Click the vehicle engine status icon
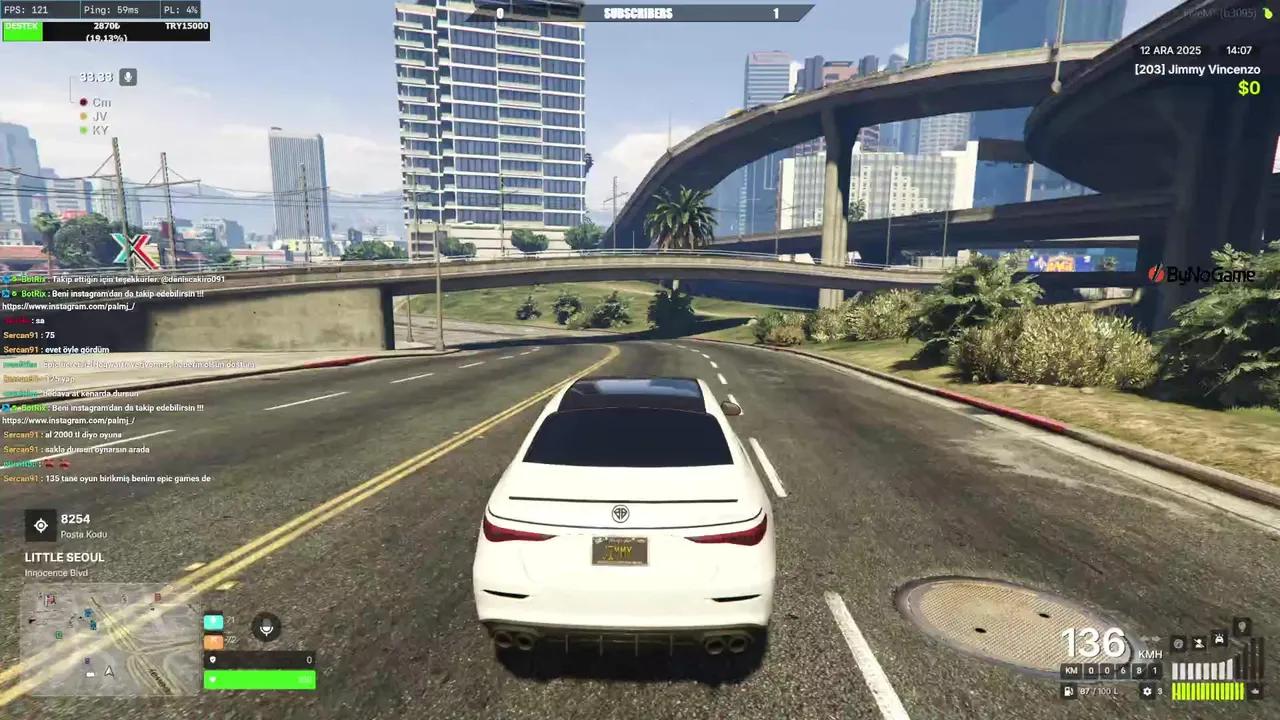The height and width of the screenshot is (720, 1280). click(x=1219, y=639)
